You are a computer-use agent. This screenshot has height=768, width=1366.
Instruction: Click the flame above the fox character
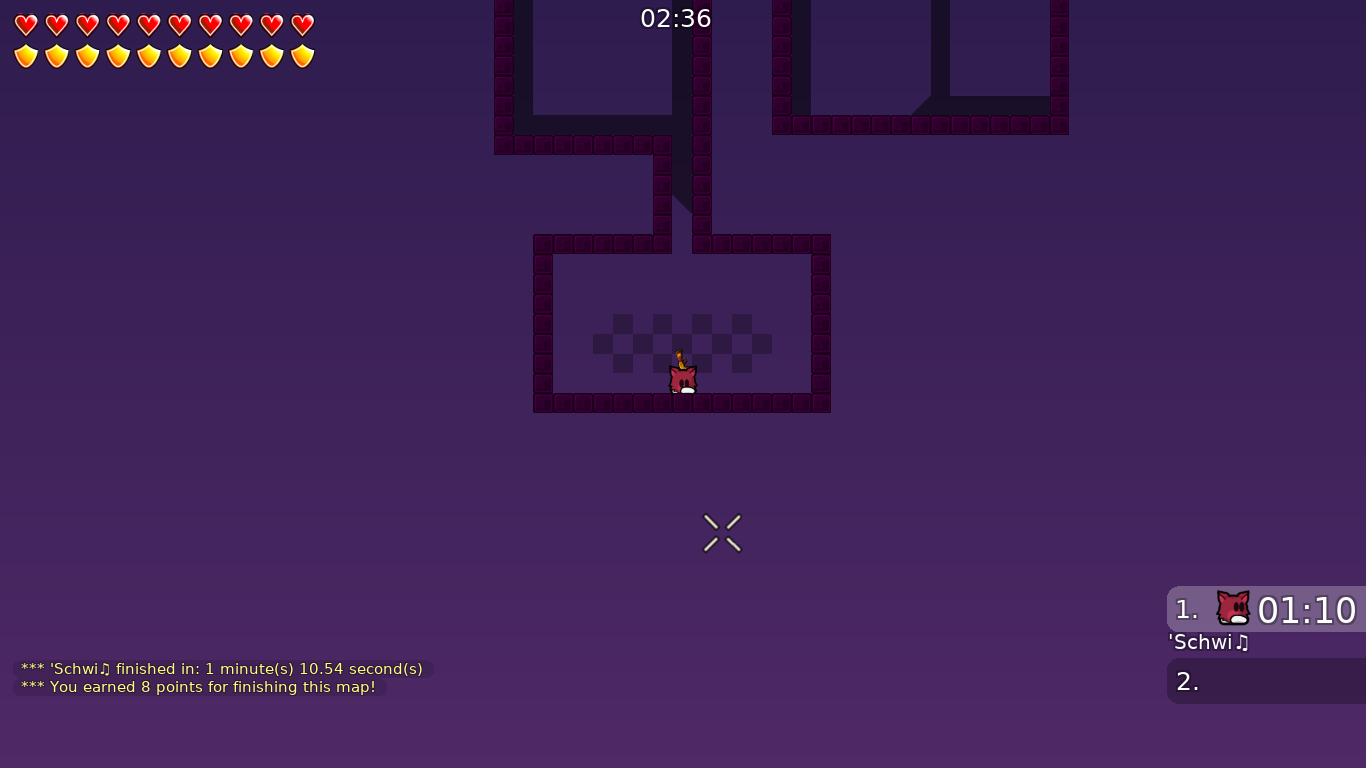pyautogui.click(x=680, y=357)
